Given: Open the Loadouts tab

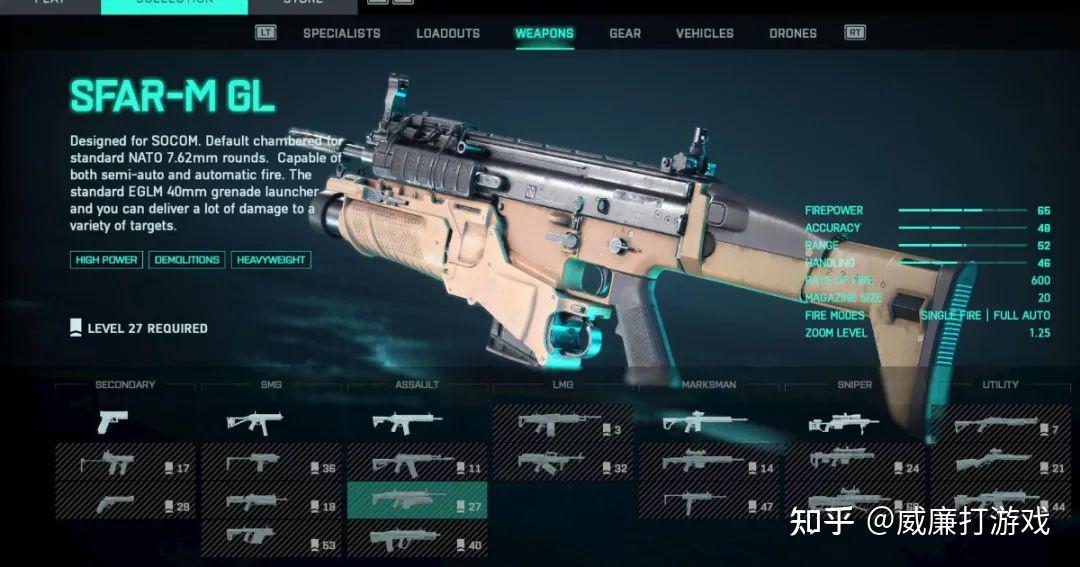Looking at the screenshot, I should (448, 33).
